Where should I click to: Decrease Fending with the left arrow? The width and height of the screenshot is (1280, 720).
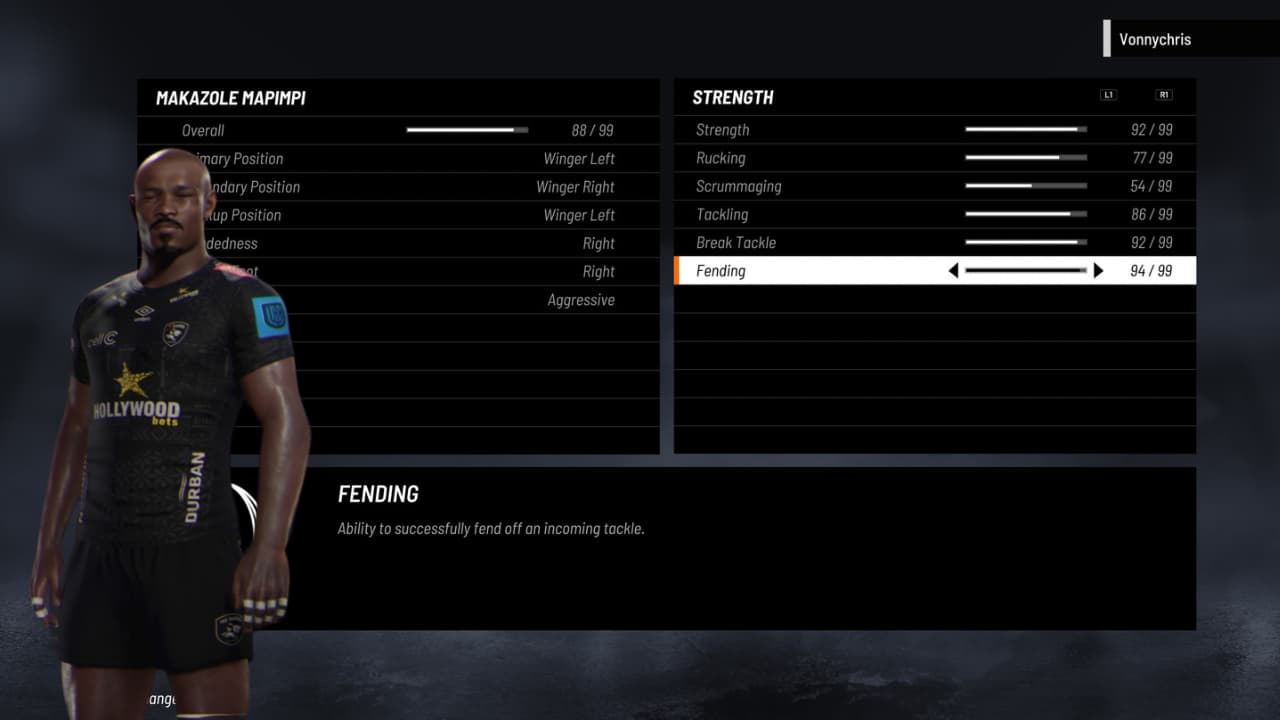coord(953,271)
